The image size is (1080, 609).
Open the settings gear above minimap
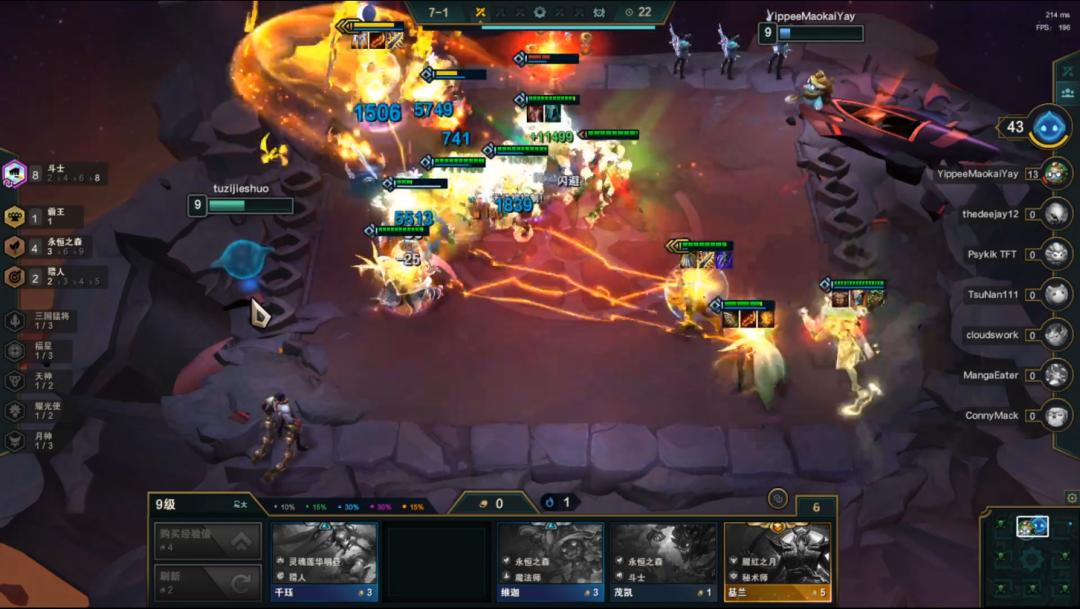click(x=1071, y=497)
